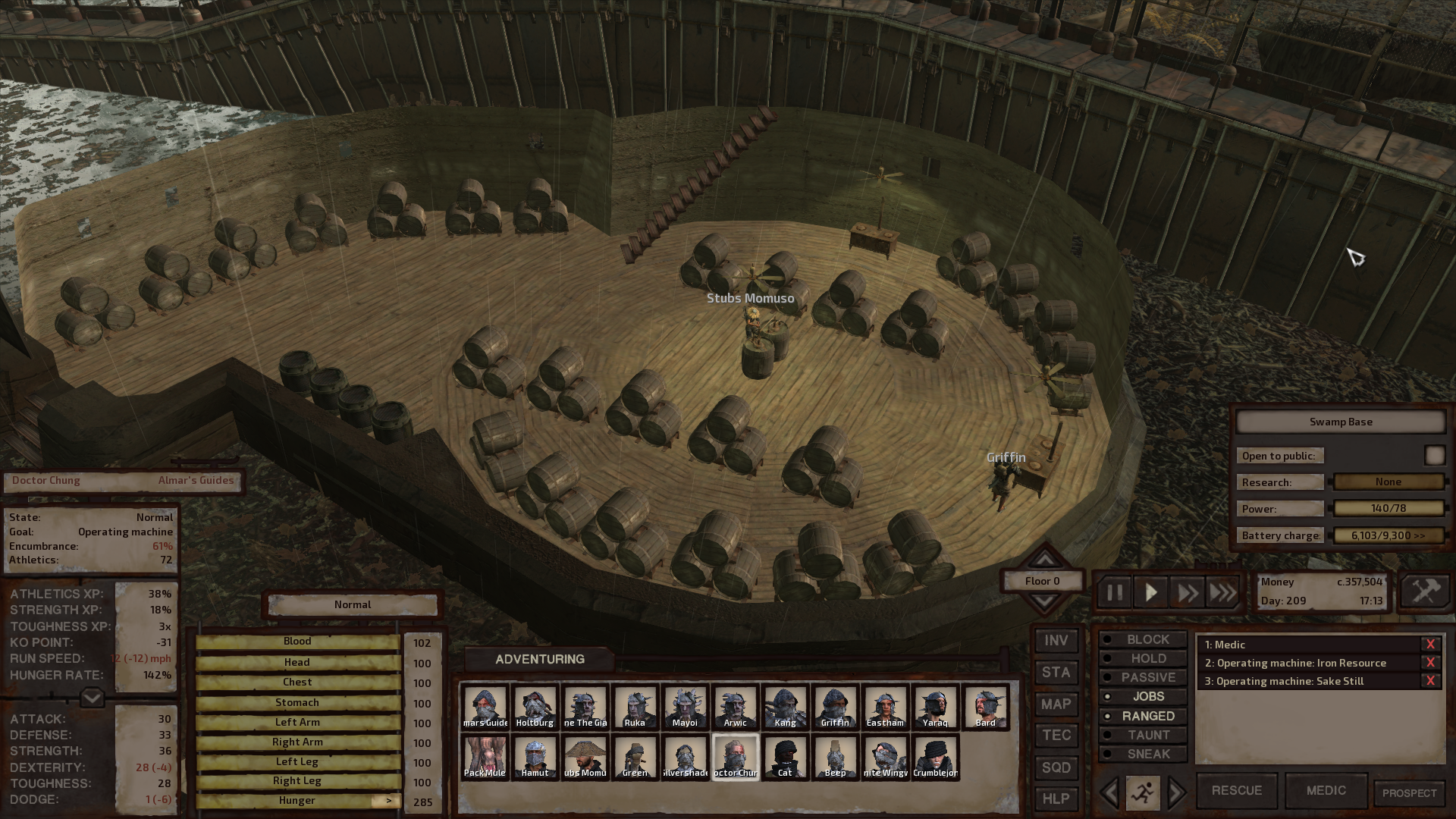
Task: Open the SQD squad panel
Action: click(1056, 767)
